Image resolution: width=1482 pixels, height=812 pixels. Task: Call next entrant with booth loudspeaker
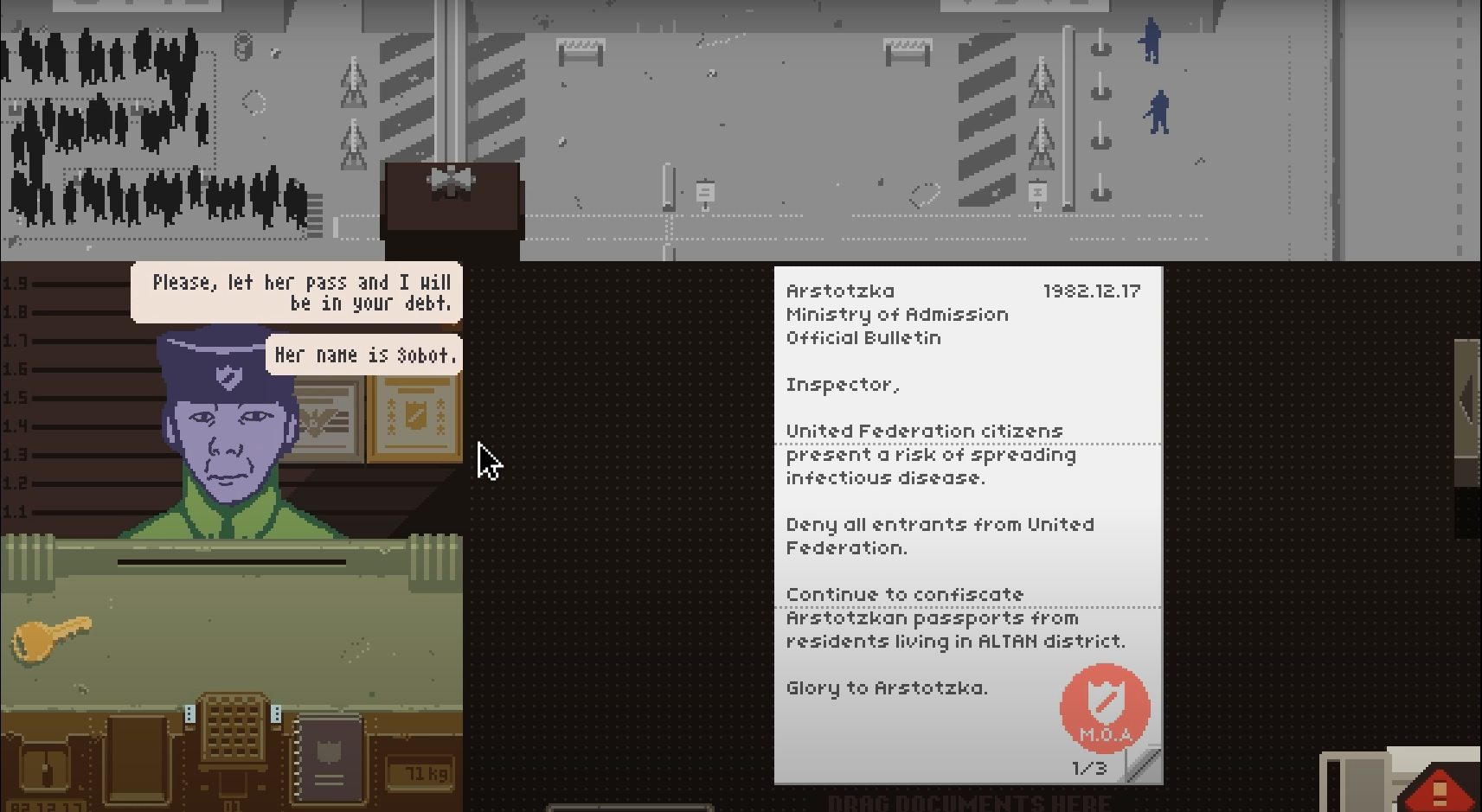452,181
